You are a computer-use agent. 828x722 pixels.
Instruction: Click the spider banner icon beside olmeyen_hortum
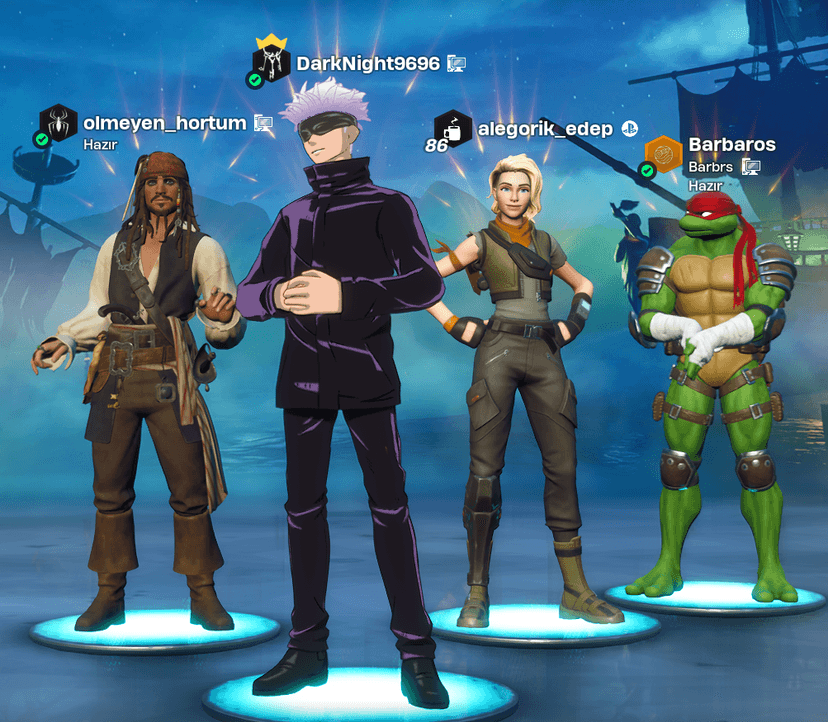pyautogui.click(x=59, y=123)
